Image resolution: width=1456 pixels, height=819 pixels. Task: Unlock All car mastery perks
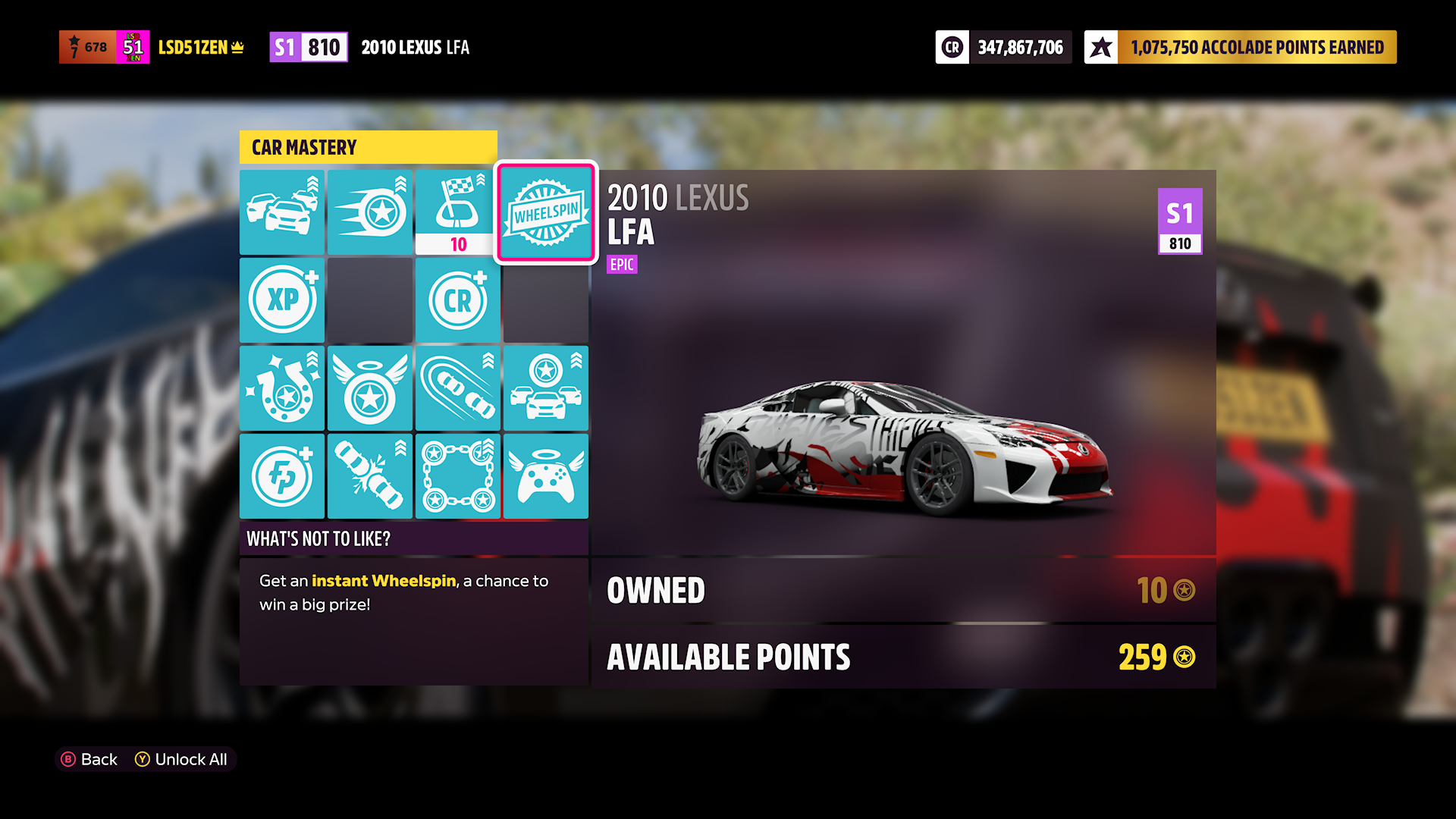pos(181,759)
